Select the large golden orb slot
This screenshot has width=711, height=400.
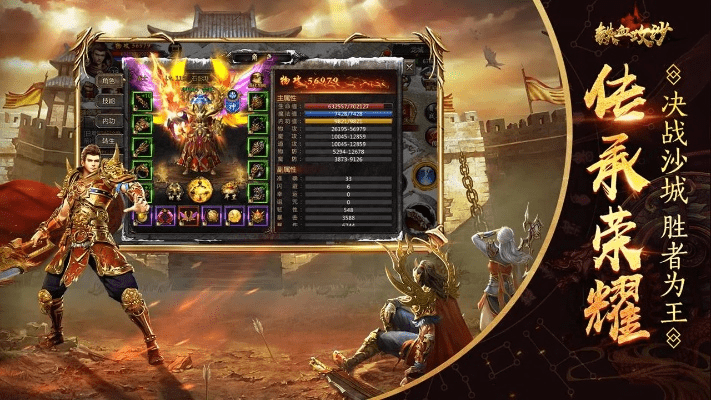[200, 189]
